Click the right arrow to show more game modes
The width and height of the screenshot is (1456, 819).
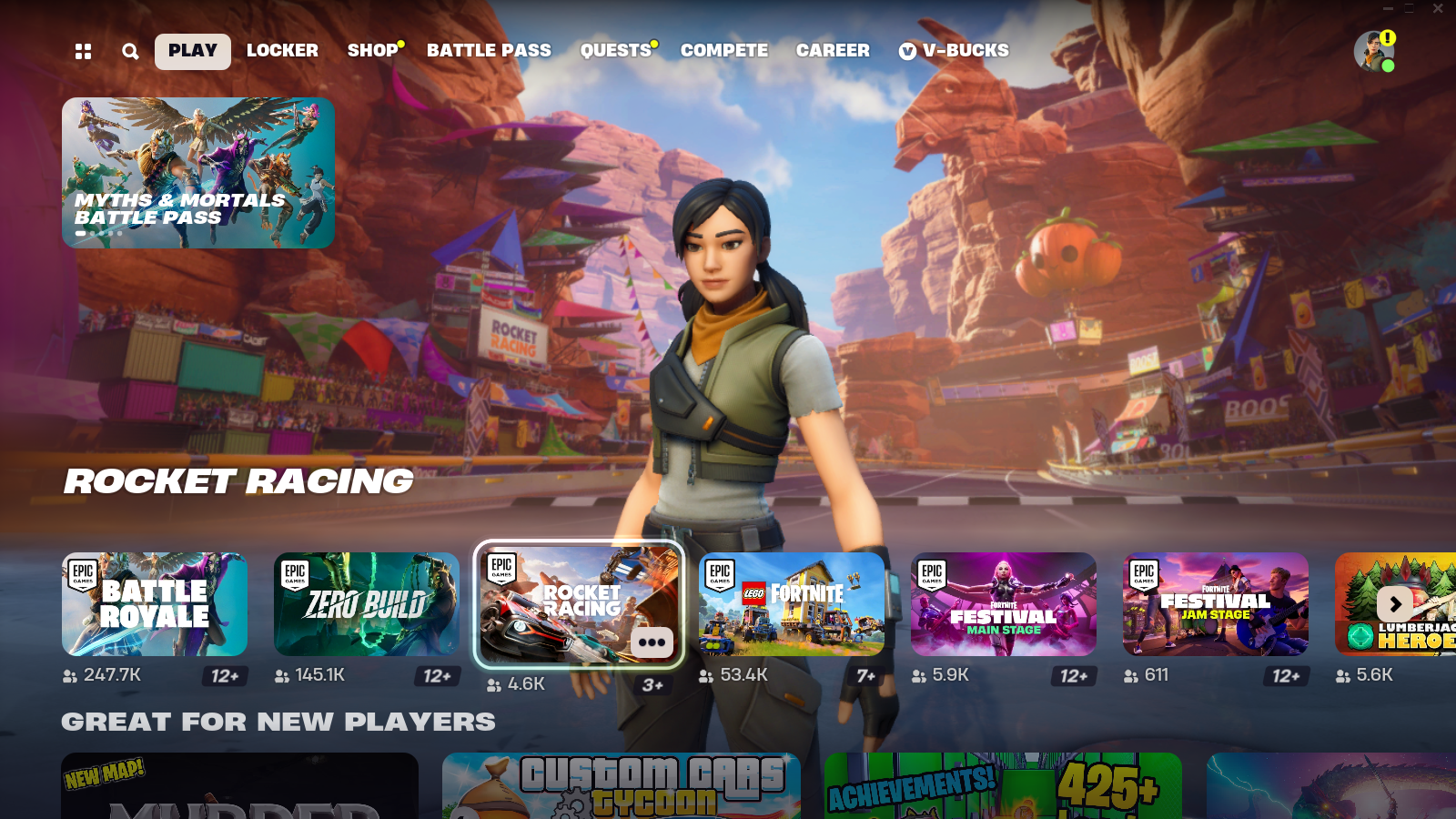[x=1394, y=604]
